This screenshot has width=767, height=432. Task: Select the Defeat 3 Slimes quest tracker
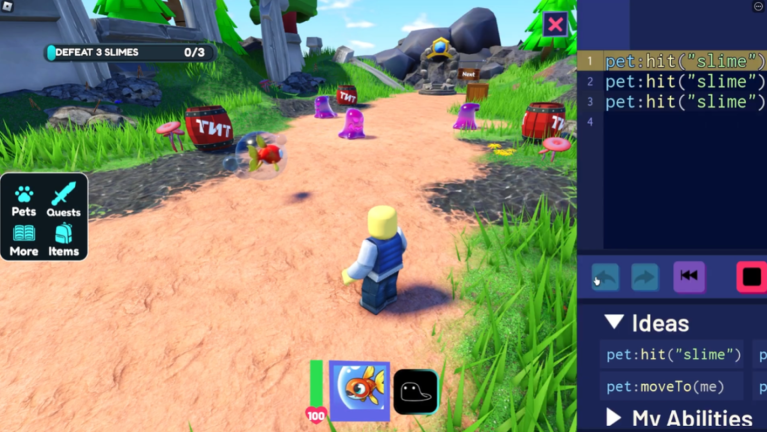(128, 52)
